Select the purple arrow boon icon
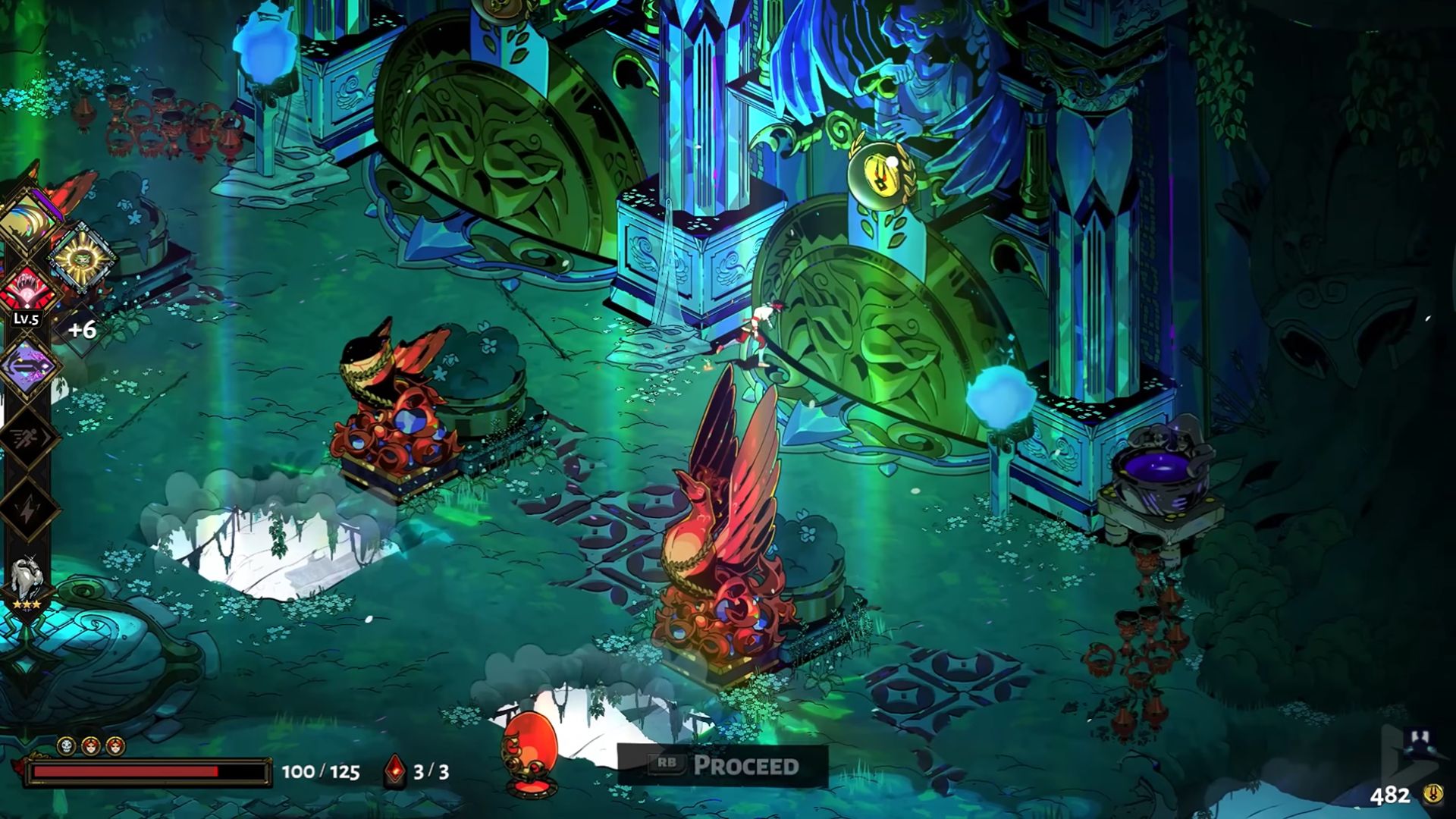This screenshot has height=819, width=1456. pos(27,368)
